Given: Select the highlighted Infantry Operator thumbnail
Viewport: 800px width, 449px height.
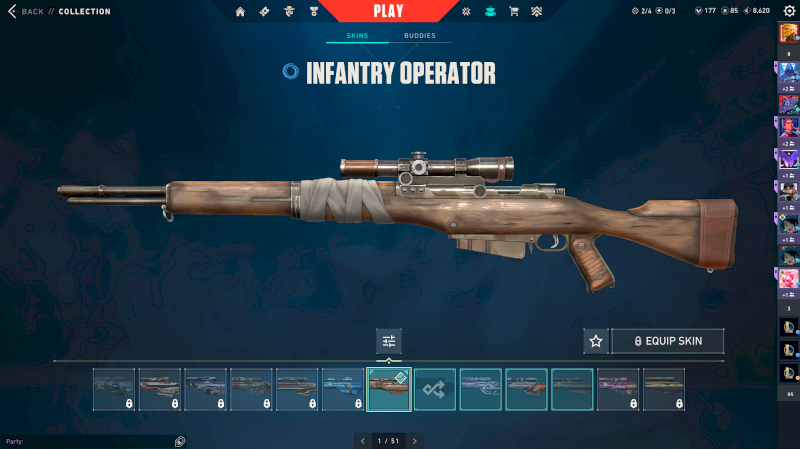Looking at the screenshot, I should click(x=389, y=389).
